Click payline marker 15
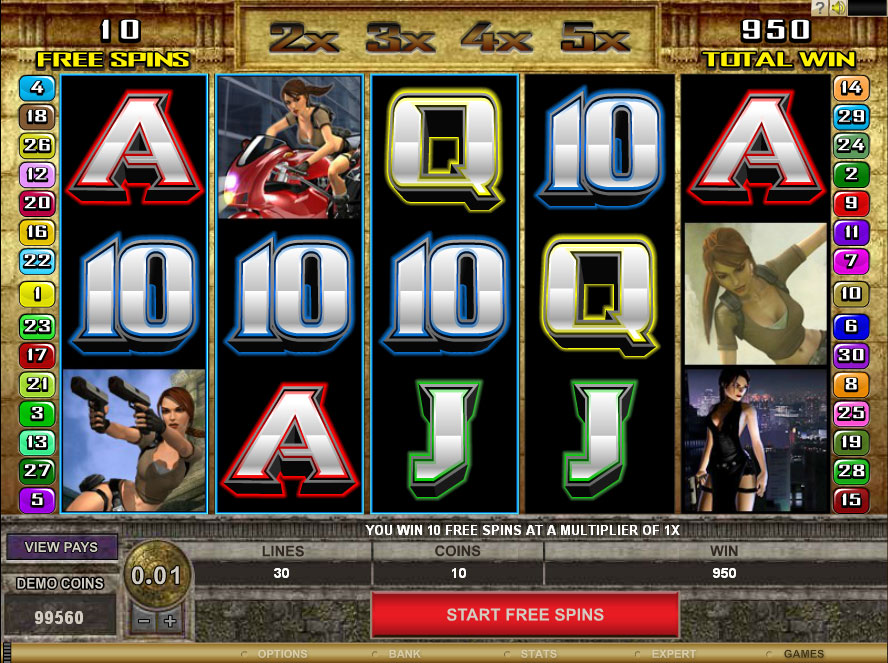This screenshot has width=888, height=663. pos(851,499)
